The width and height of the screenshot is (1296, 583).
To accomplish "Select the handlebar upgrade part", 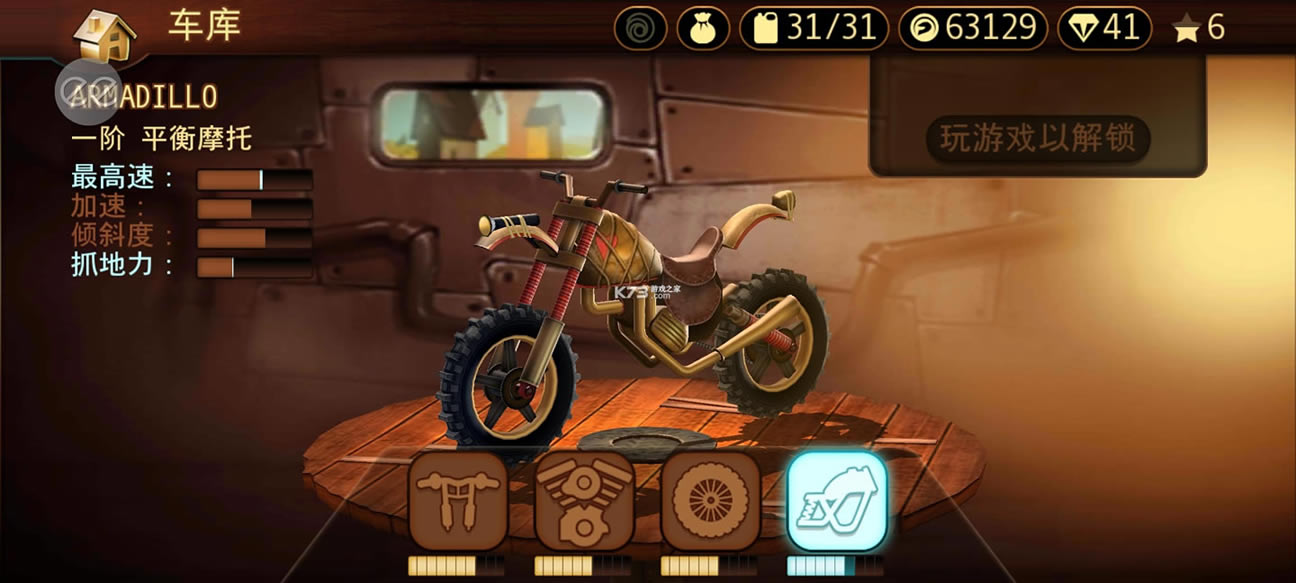I will pyautogui.click(x=458, y=500).
